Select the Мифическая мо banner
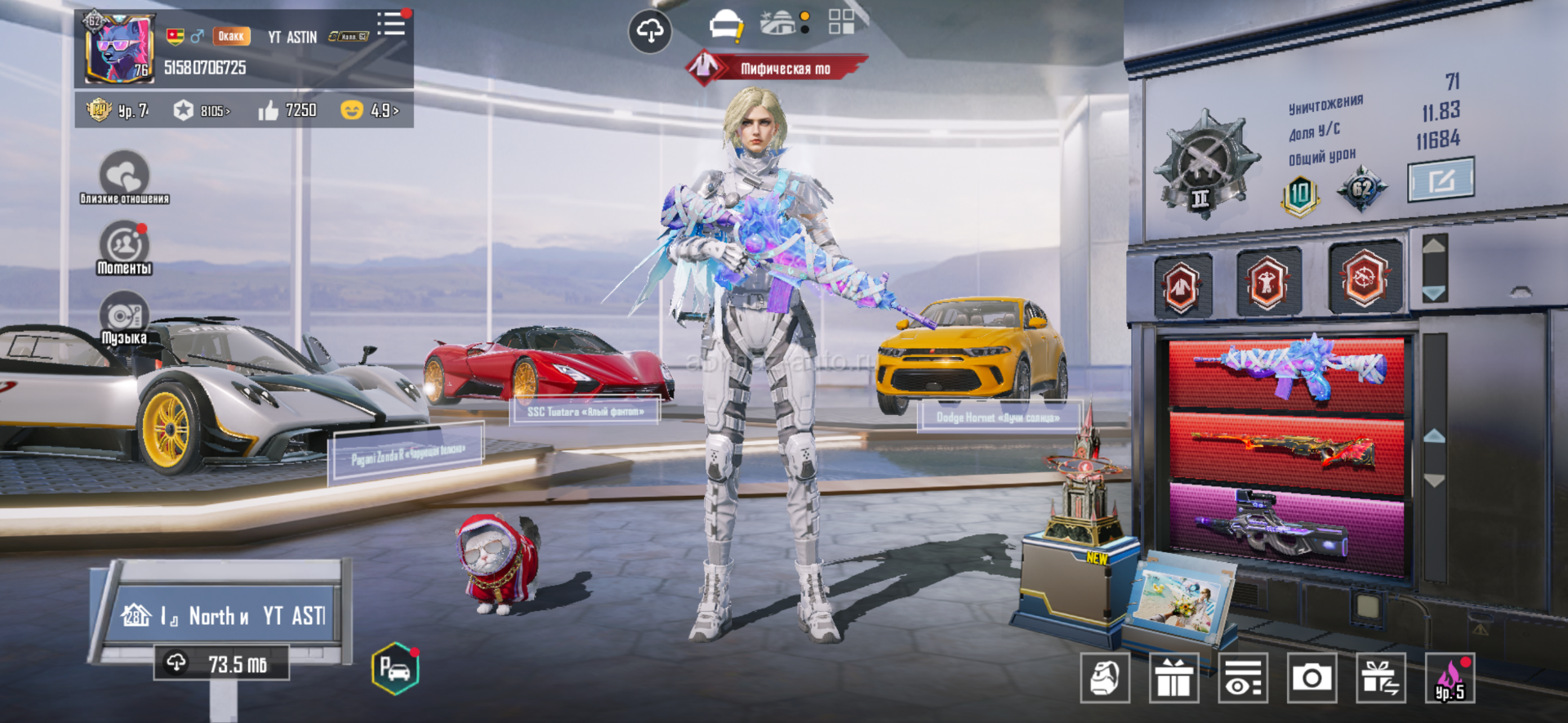 (776, 69)
